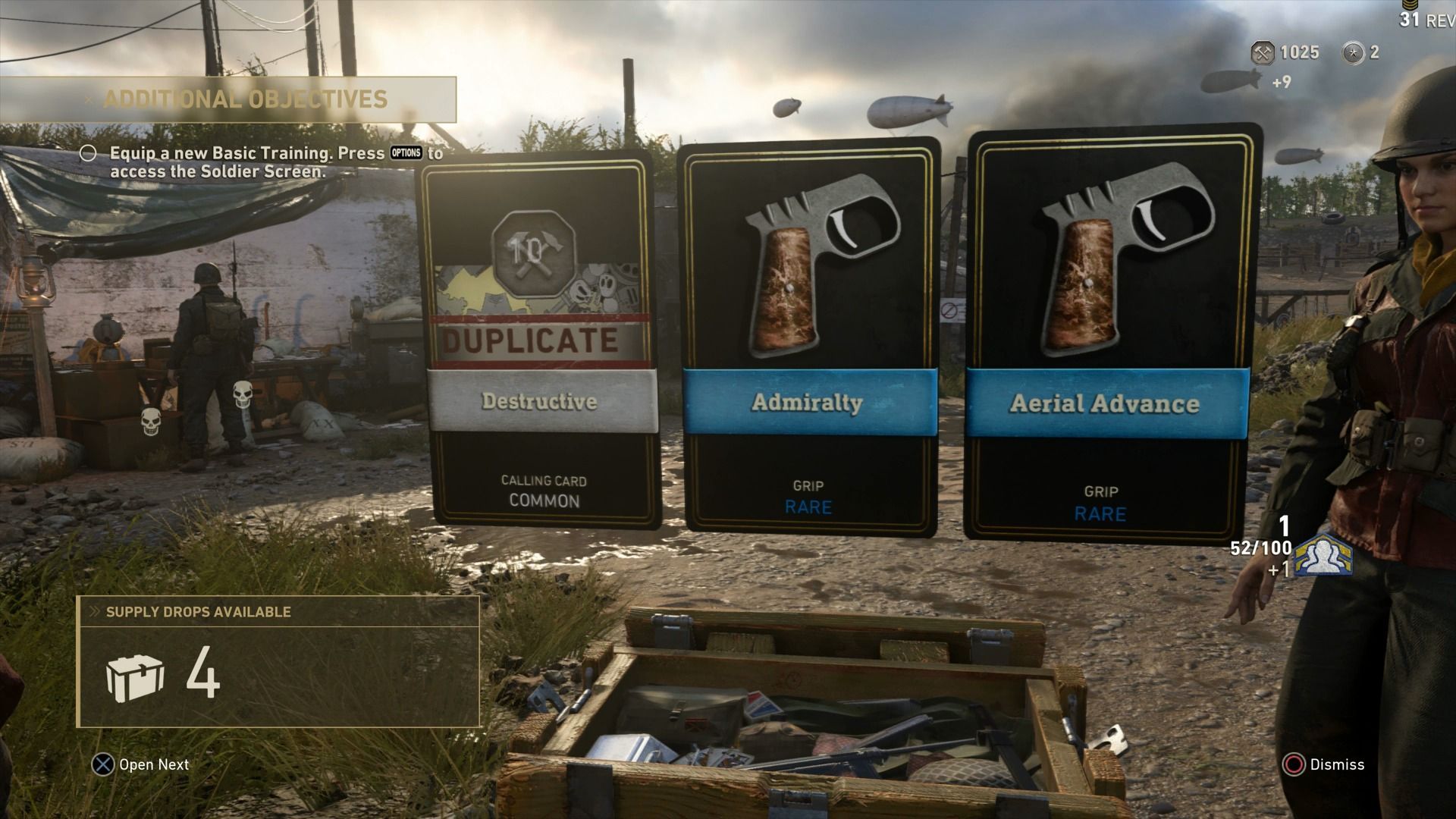Choose the Admiralty grip card
Screen dimensions: 1456x819
pyautogui.click(x=810, y=337)
